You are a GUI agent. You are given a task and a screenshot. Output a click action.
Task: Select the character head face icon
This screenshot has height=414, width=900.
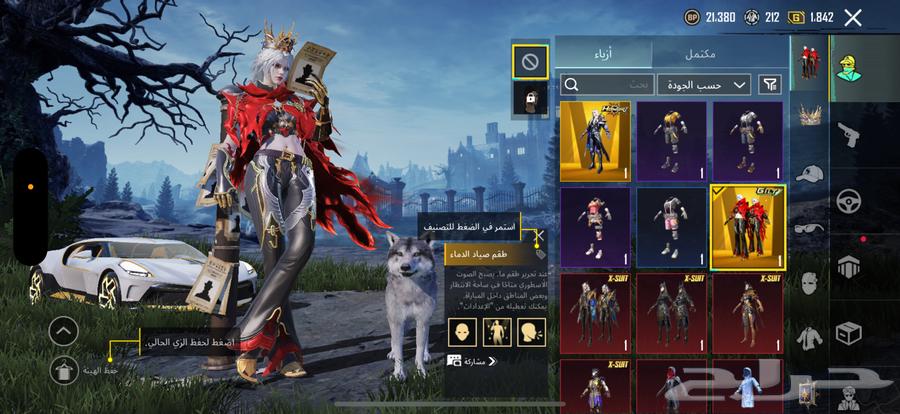coord(461,331)
